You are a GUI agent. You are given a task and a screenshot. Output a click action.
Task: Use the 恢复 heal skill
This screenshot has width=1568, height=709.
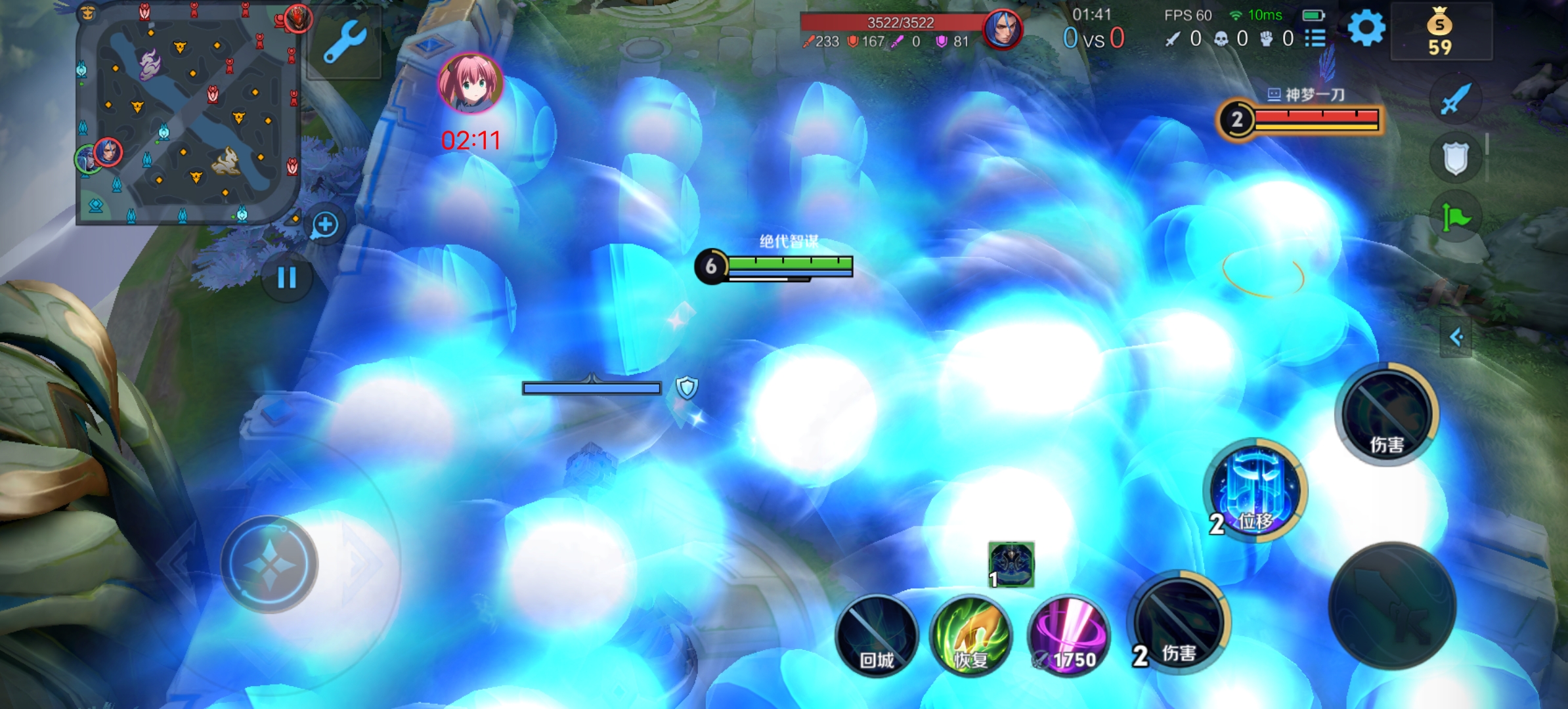tap(971, 635)
